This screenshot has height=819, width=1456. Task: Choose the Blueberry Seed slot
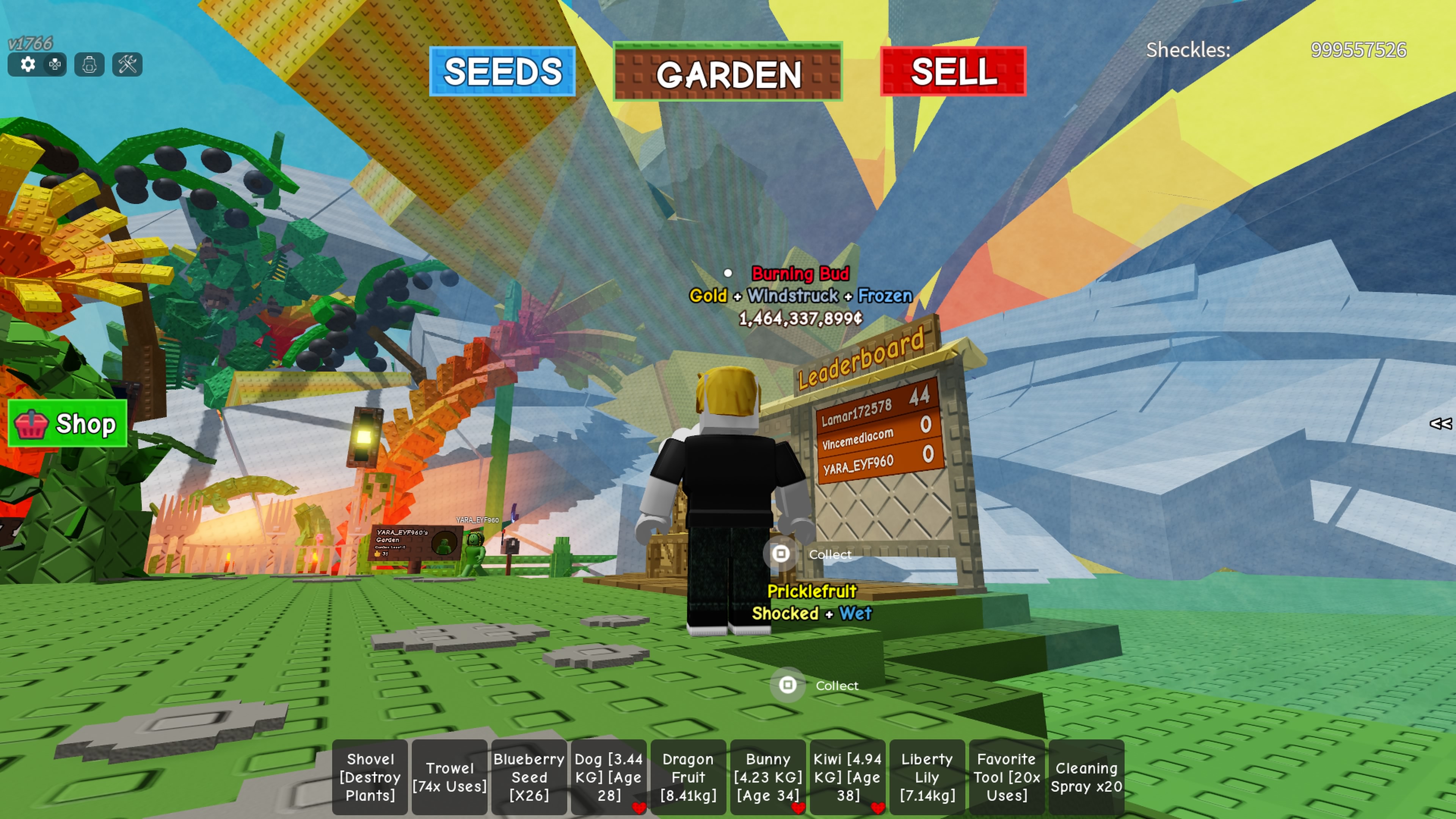529,777
